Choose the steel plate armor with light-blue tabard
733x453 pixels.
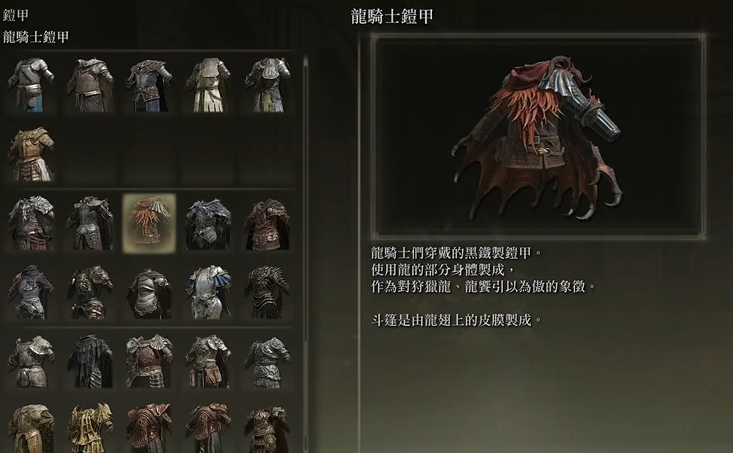(32, 84)
